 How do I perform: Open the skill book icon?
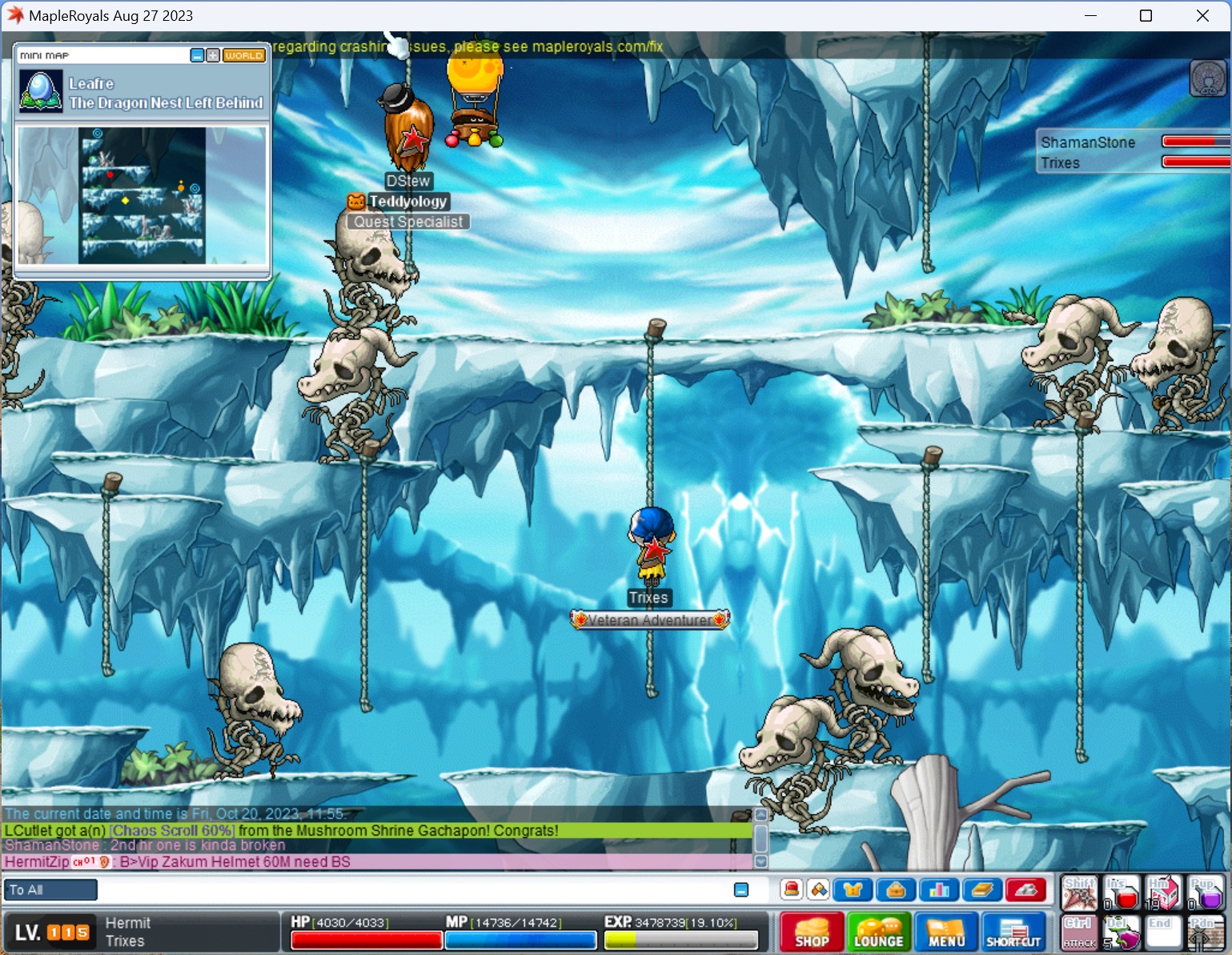(x=982, y=889)
